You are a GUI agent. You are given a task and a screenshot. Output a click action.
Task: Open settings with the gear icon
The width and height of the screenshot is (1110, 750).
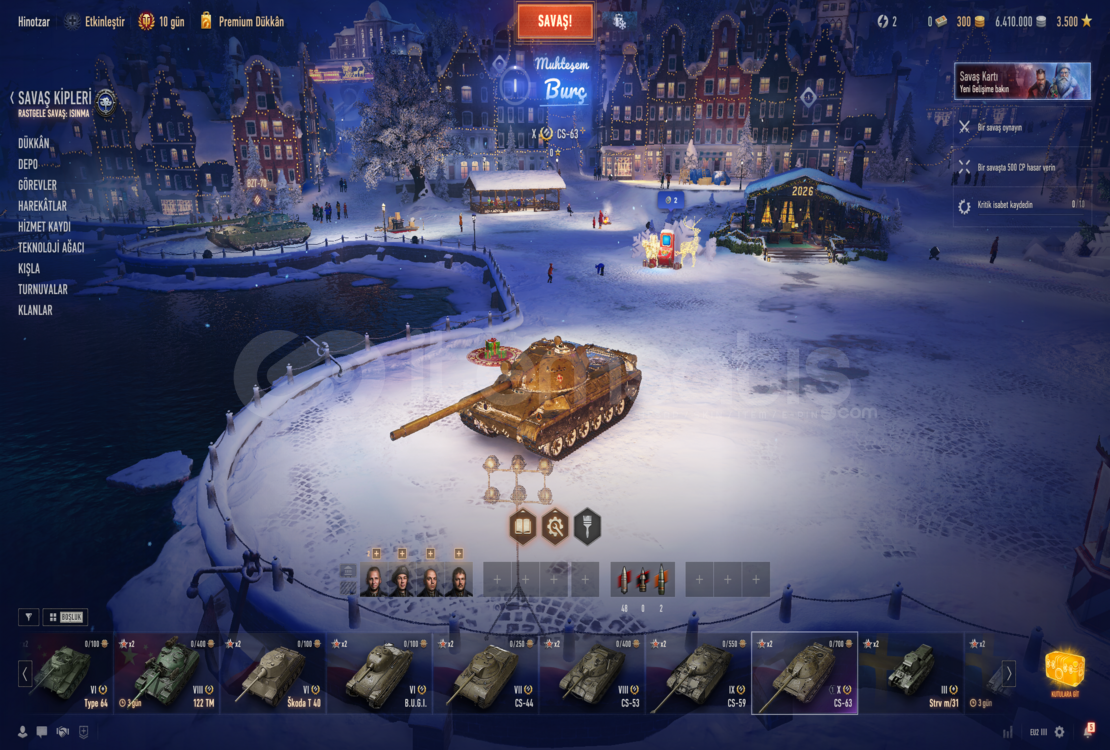[1060, 732]
